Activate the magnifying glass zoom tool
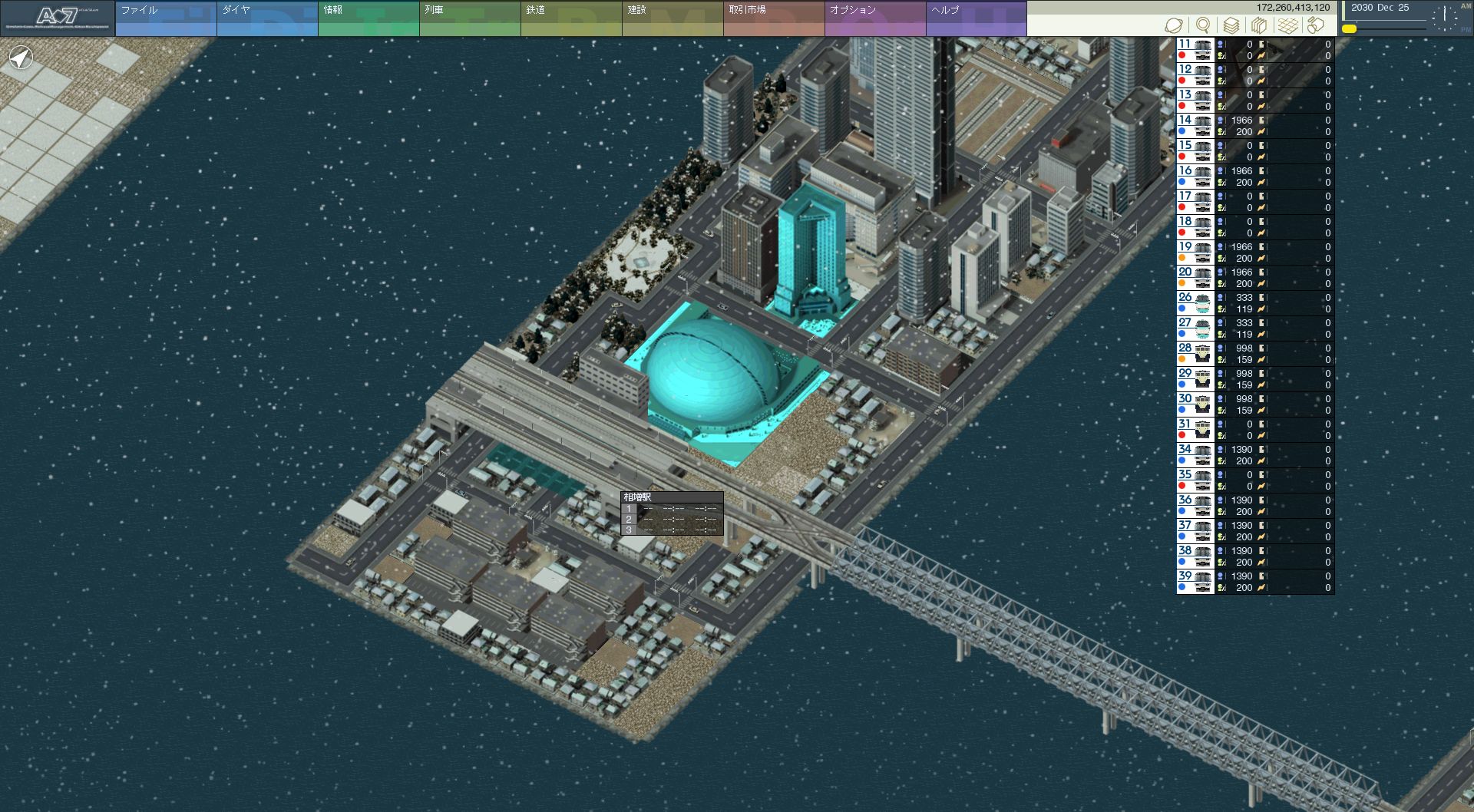1474x812 pixels. 1203,25
